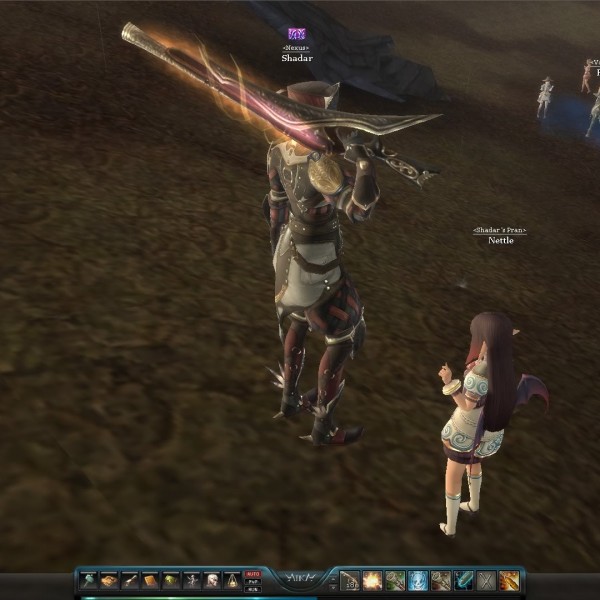Screen dimensions: 600x600
Task: Toggle the red AUTO button
Action: (x=253, y=574)
